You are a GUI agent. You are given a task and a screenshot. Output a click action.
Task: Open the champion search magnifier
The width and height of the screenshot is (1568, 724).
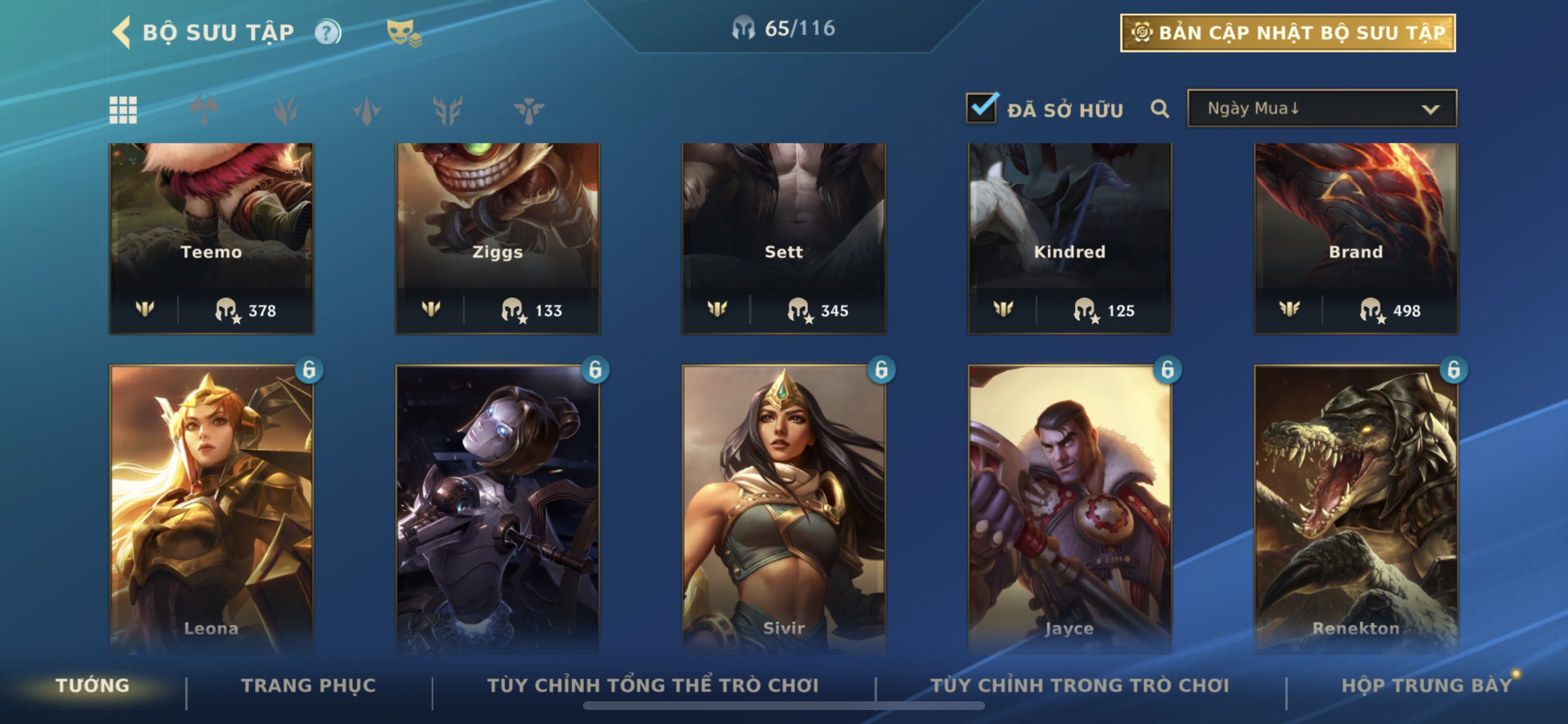(1160, 109)
